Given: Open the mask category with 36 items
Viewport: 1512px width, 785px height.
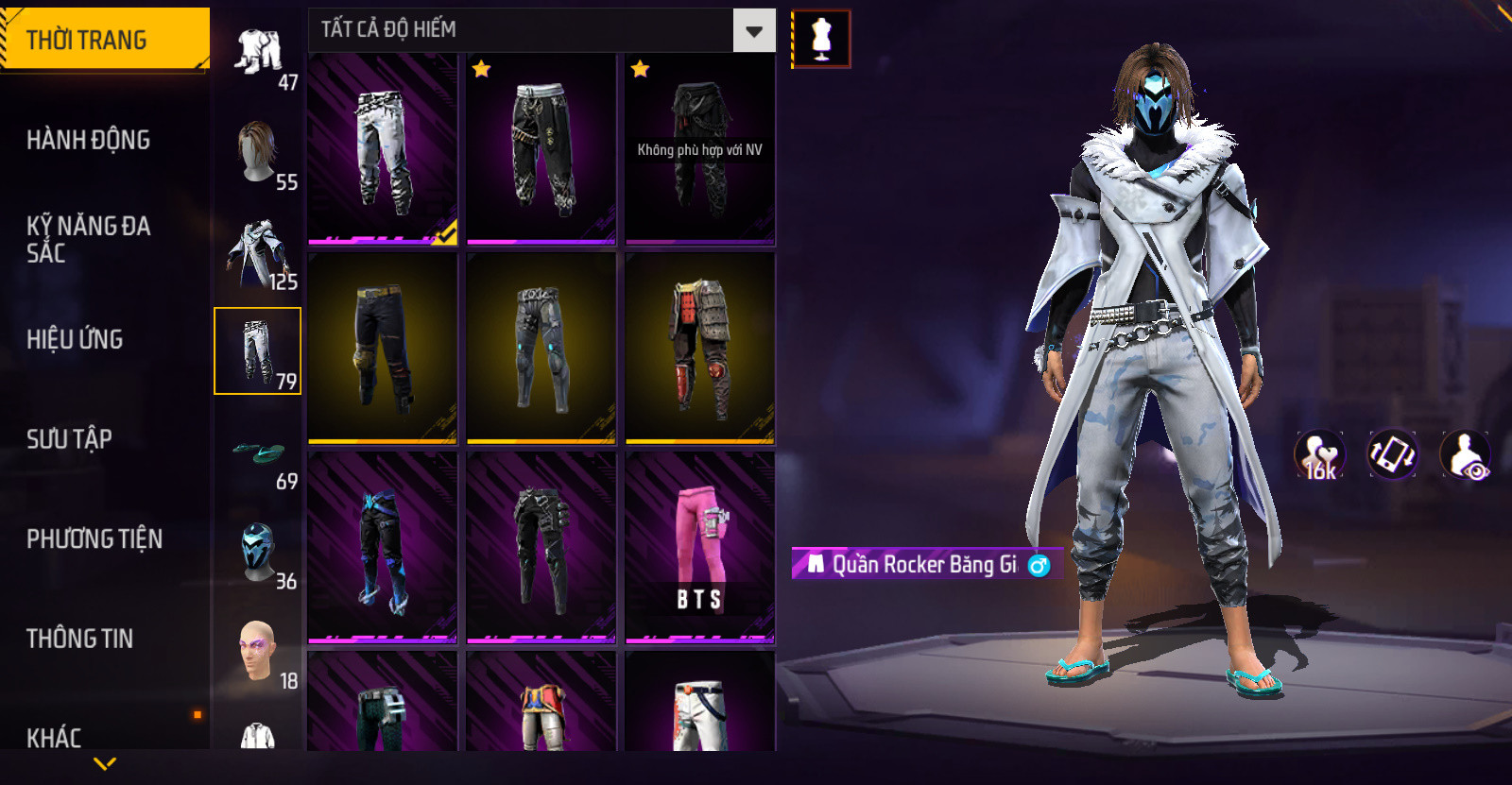Looking at the screenshot, I should (258, 554).
